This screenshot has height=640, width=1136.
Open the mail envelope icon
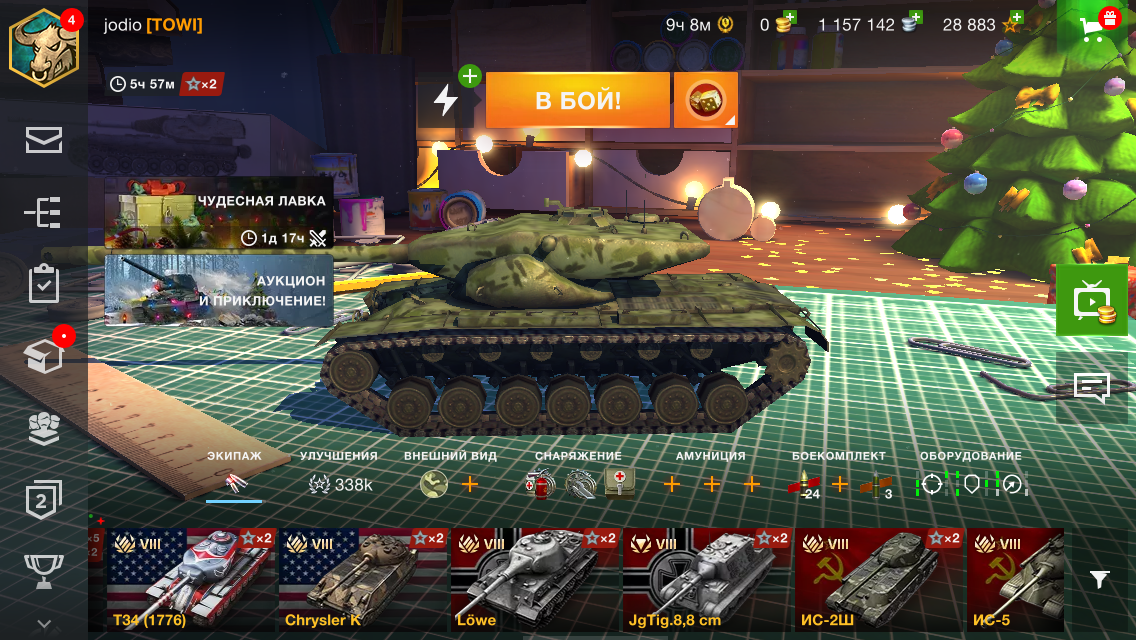tap(44, 141)
